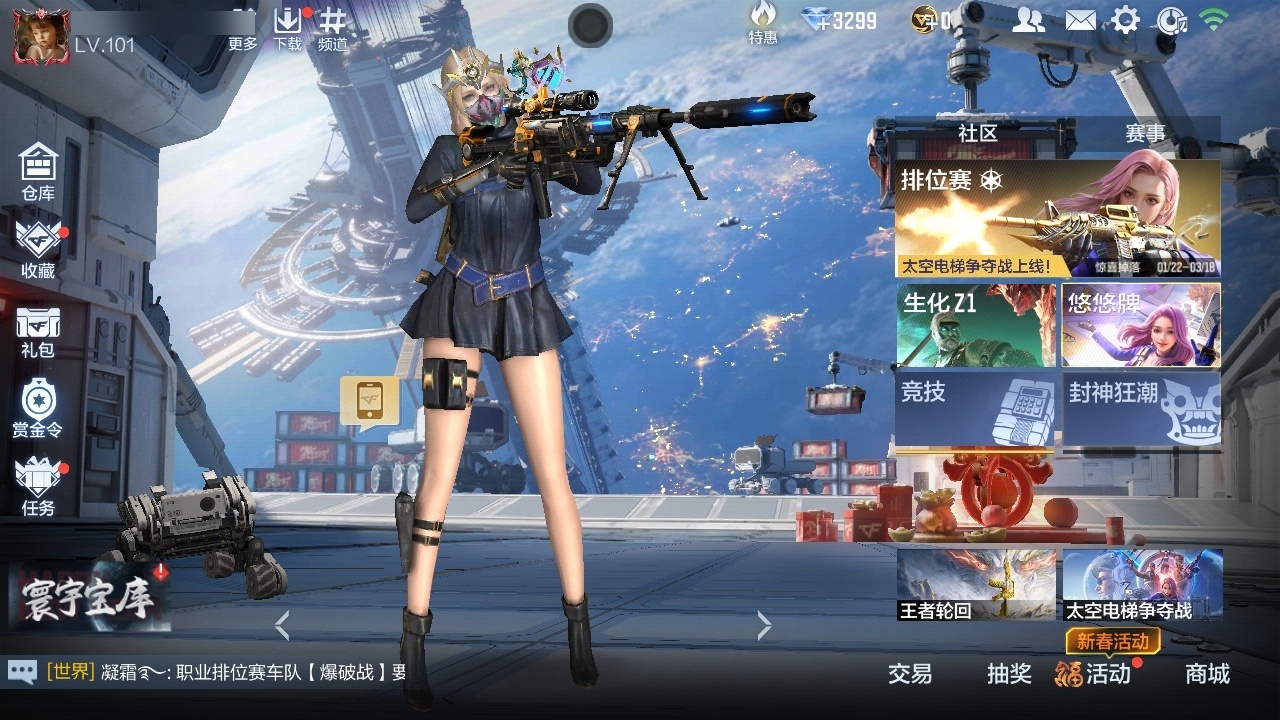Open the mail envelope icon

coord(1080,20)
